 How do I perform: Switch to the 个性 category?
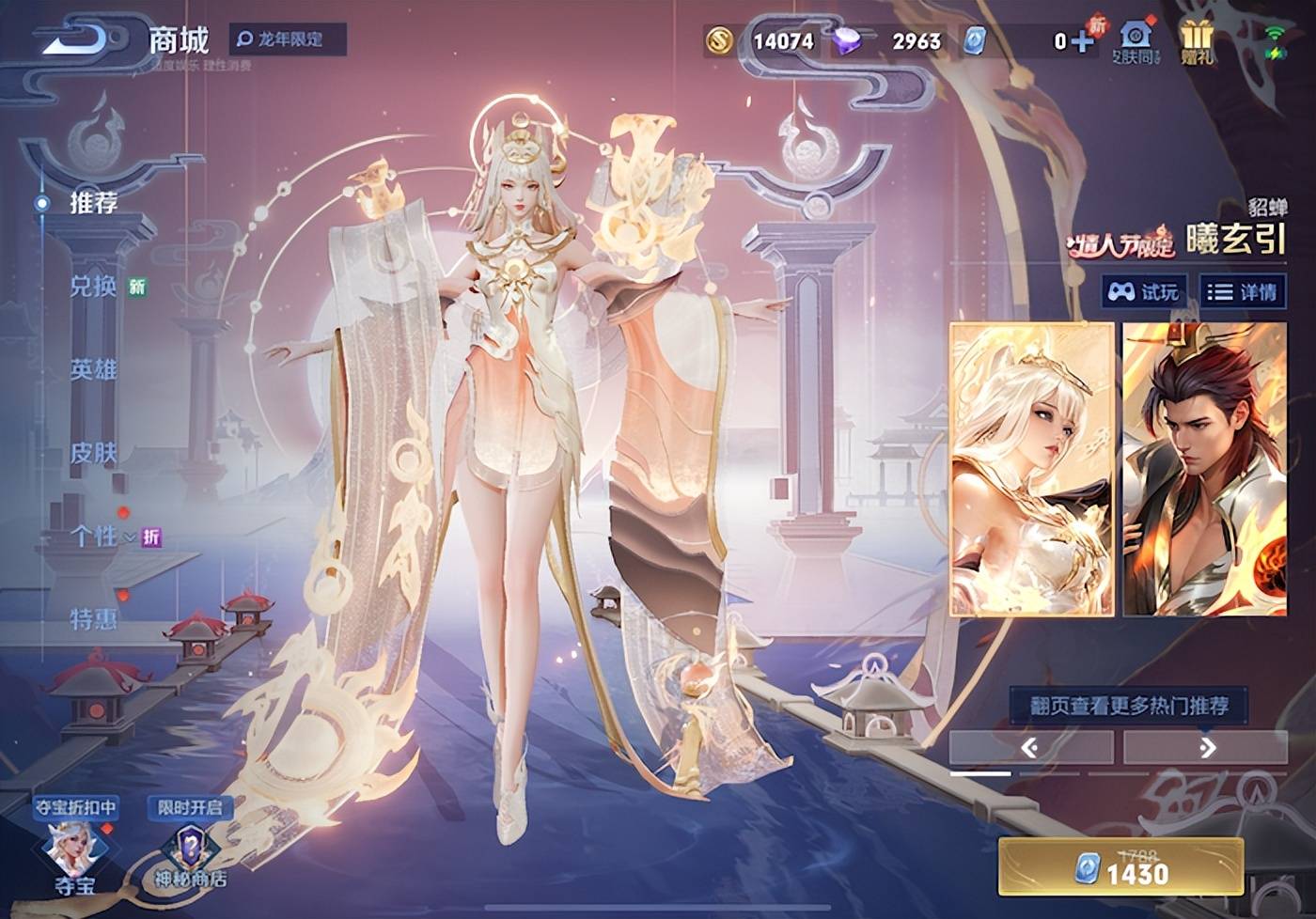(93, 537)
